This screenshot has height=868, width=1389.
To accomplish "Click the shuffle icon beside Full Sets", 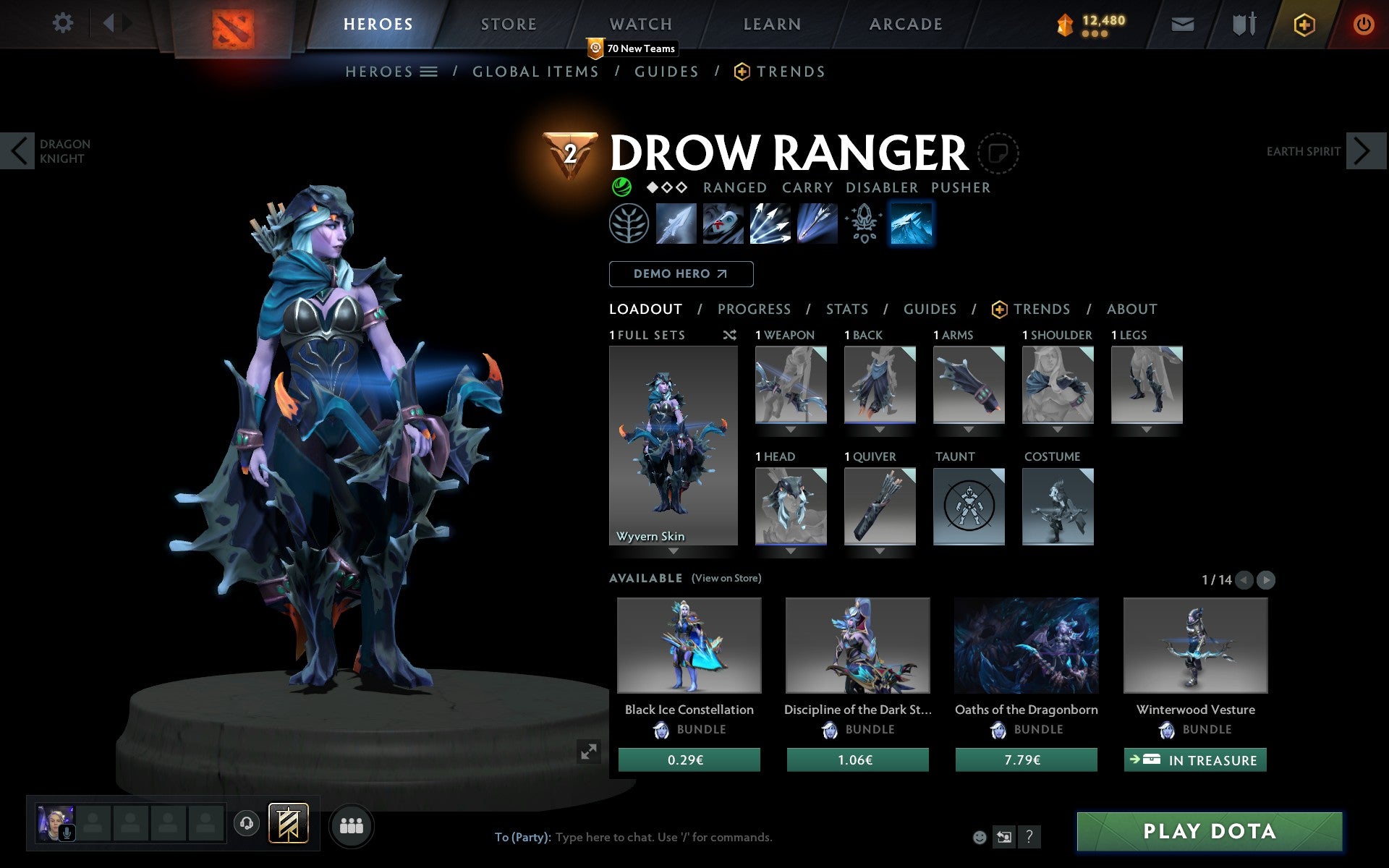I will point(729,335).
